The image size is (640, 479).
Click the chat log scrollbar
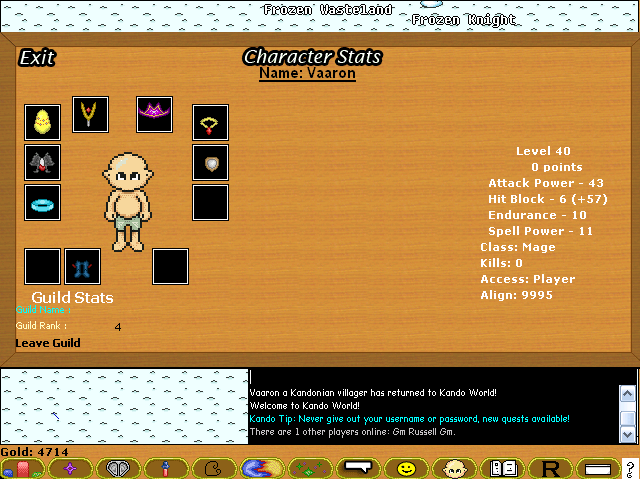tap(627, 406)
